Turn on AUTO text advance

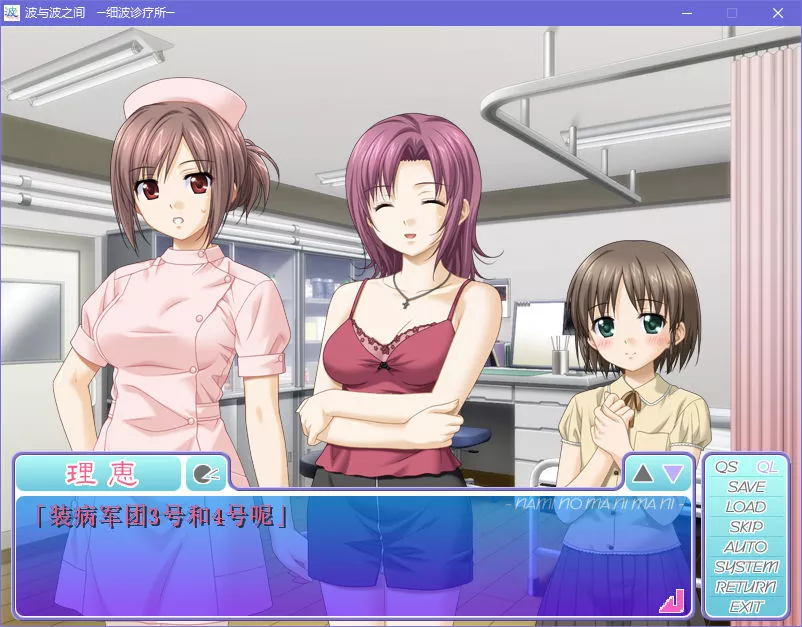click(x=746, y=547)
